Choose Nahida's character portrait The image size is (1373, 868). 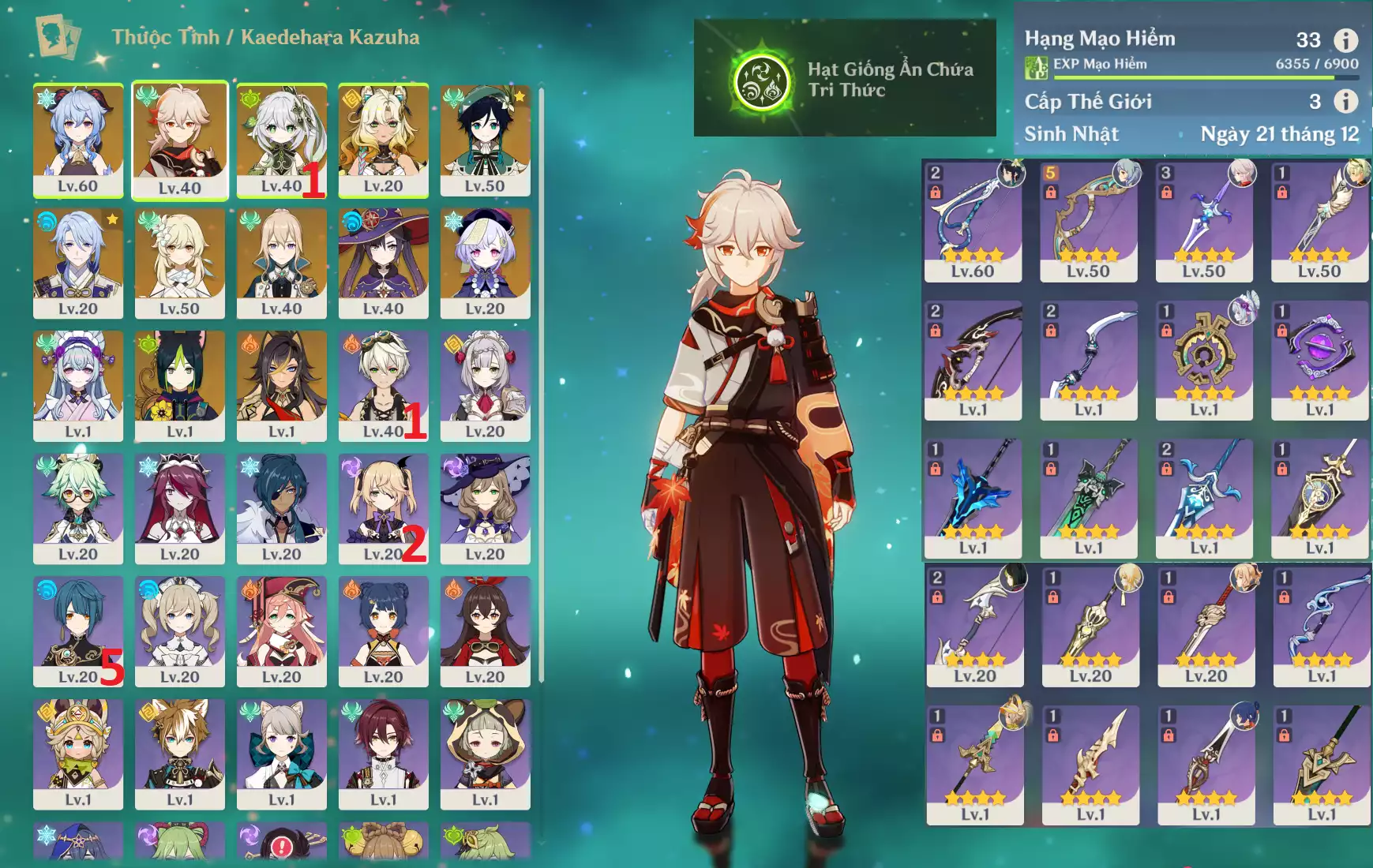282,140
